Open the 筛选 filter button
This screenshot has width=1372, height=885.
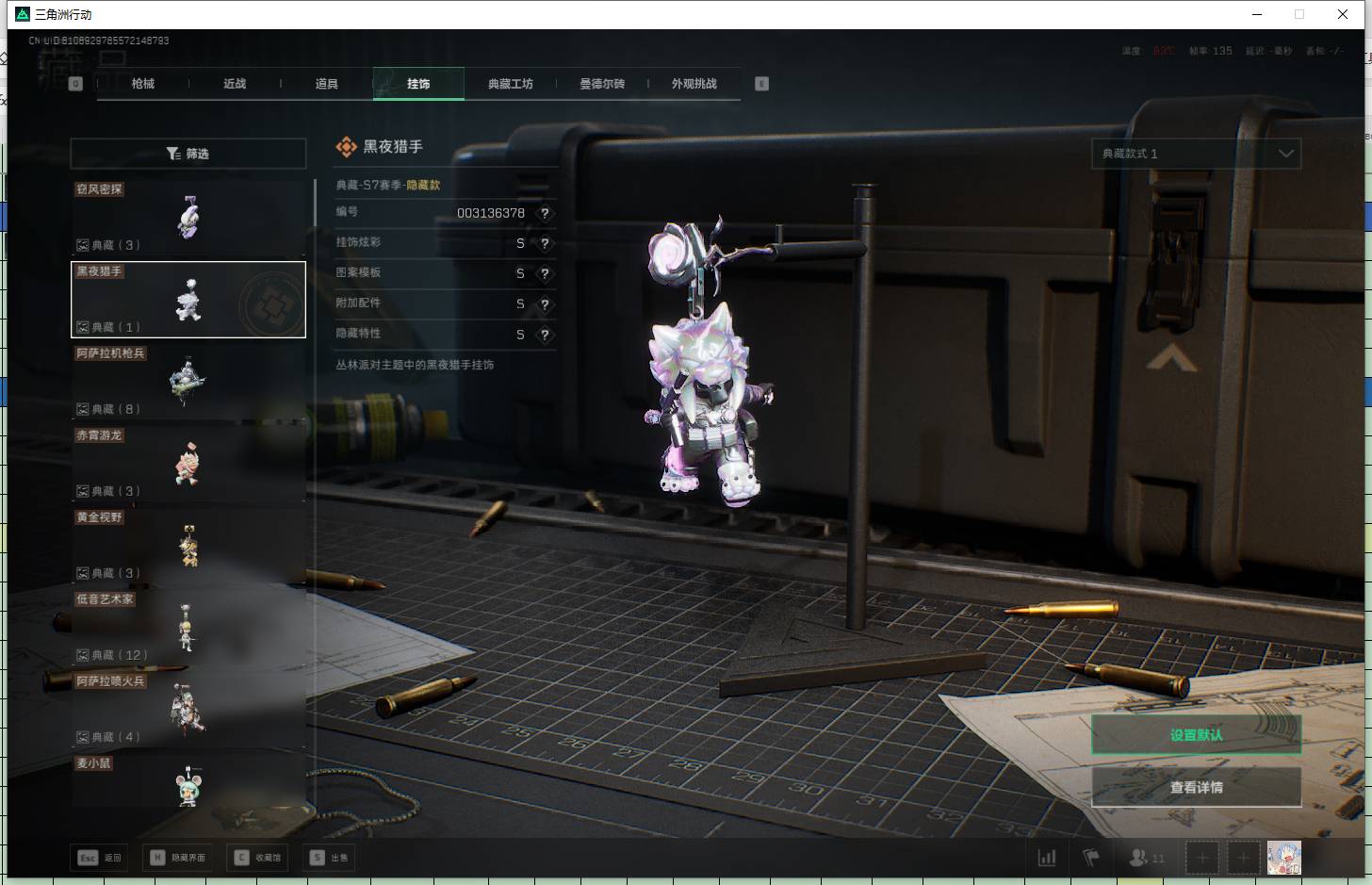coord(188,154)
